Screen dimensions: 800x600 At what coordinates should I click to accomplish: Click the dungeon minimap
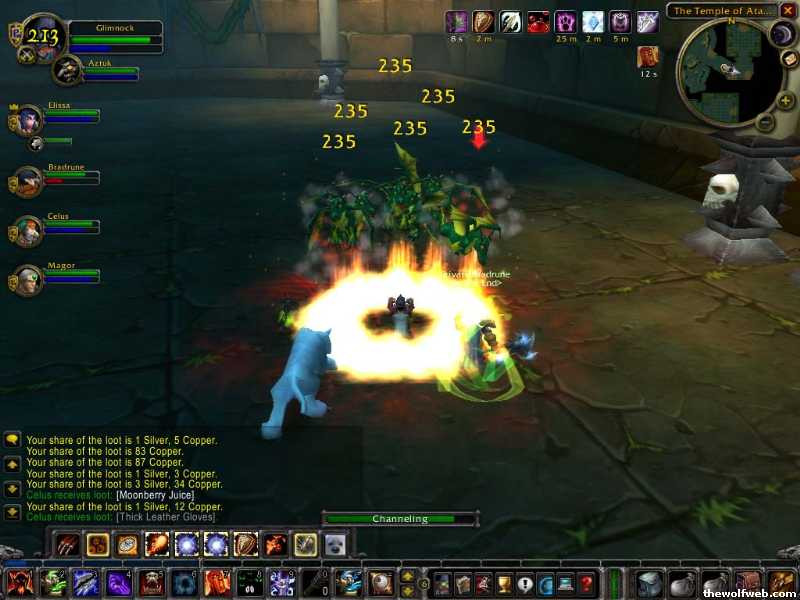tap(726, 67)
